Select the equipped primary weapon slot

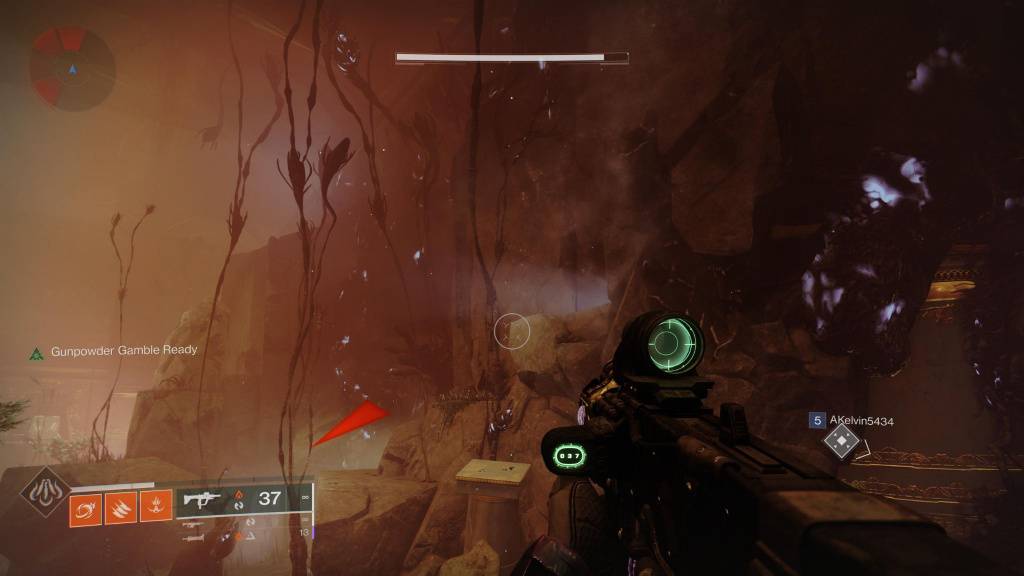pos(245,500)
